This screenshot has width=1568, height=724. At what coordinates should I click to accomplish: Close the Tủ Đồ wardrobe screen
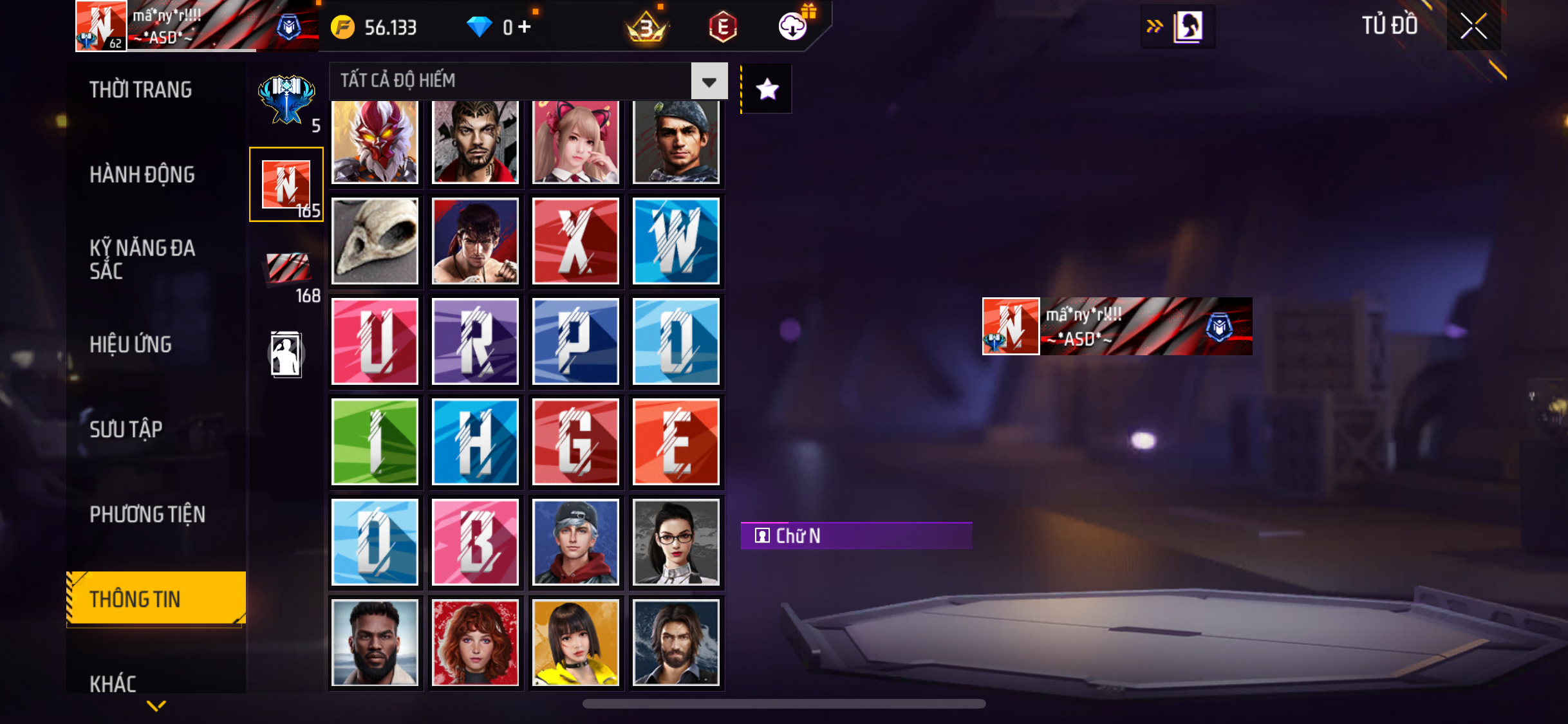click(x=1473, y=26)
